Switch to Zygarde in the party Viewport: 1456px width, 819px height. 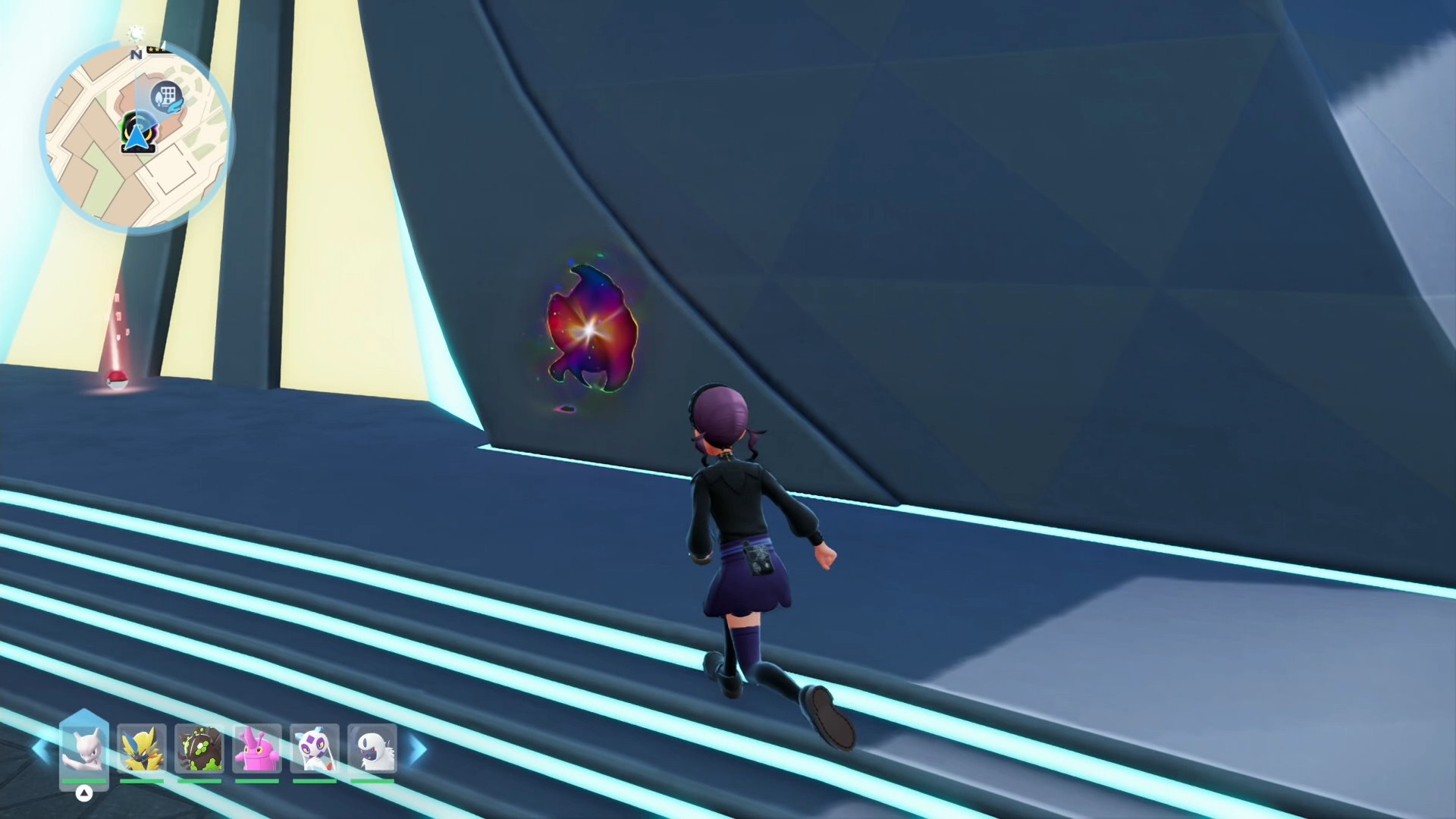tap(199, 748)
